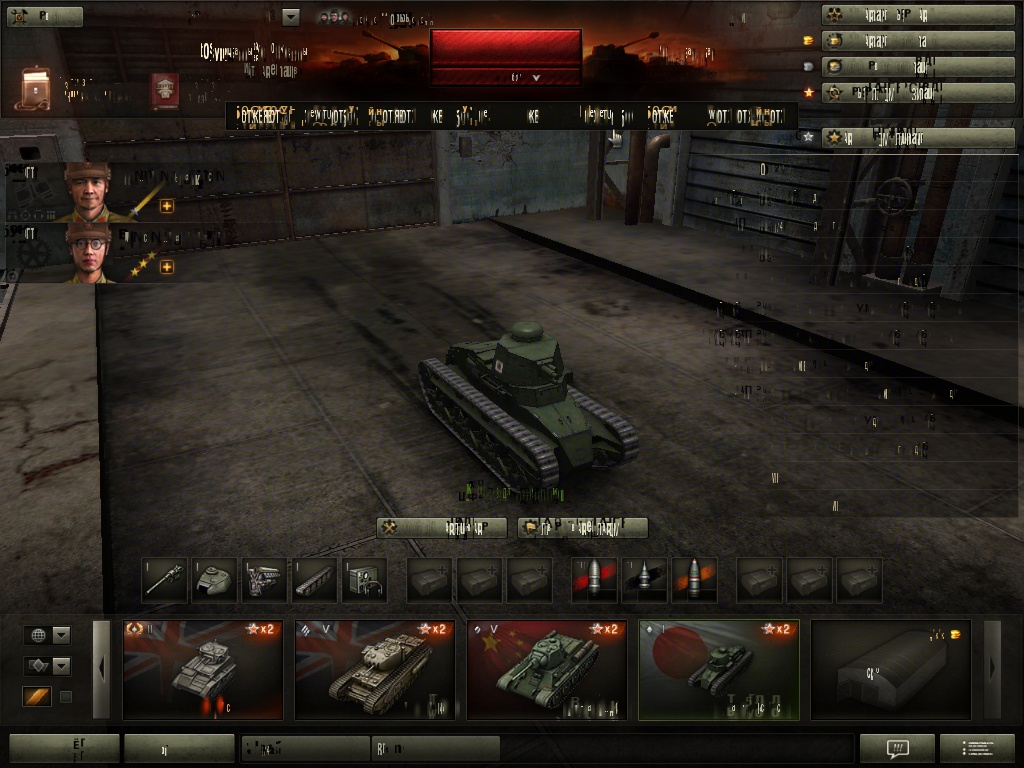This screenshot has height=768, width=1024.
Task: Select the crew member wearing glasses
Action: coord(88,253)
